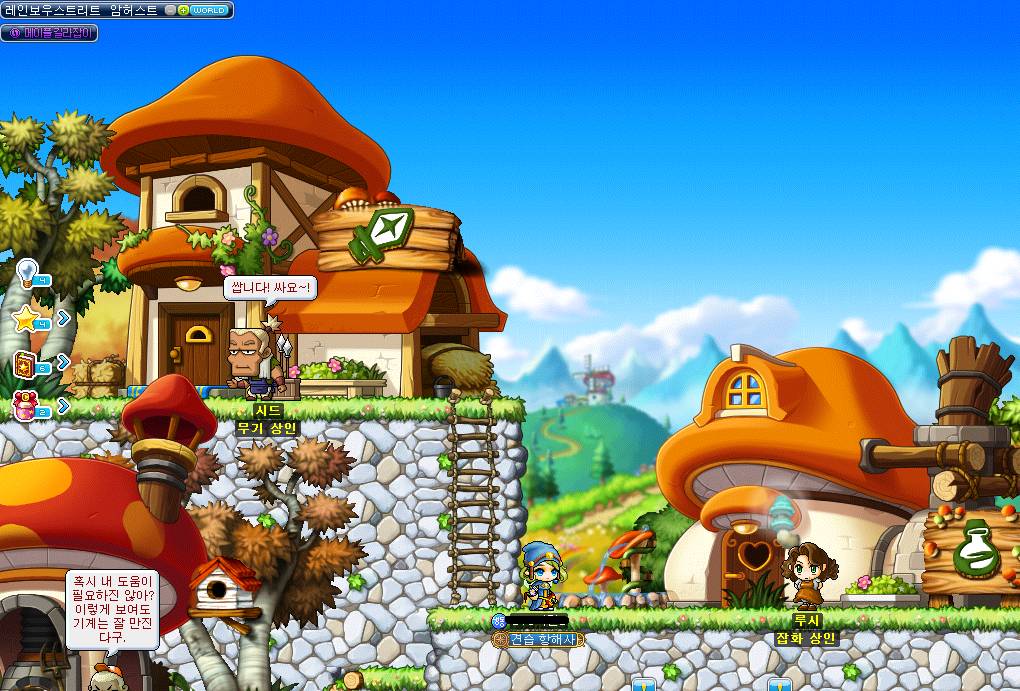
Task: Expand the arrow beside the star icon
Action: pos(63,318)
